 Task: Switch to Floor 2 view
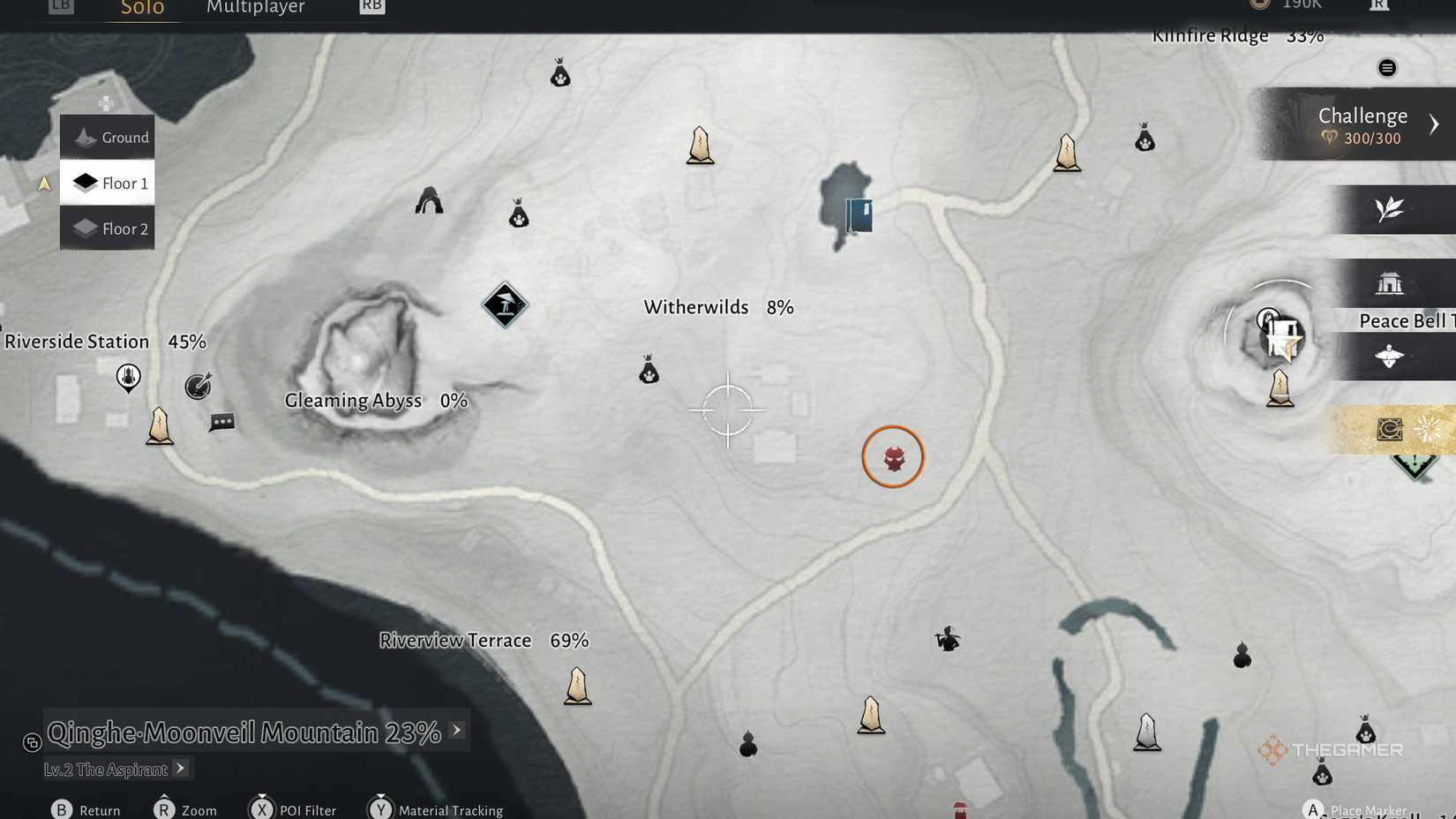click(107, 229)
